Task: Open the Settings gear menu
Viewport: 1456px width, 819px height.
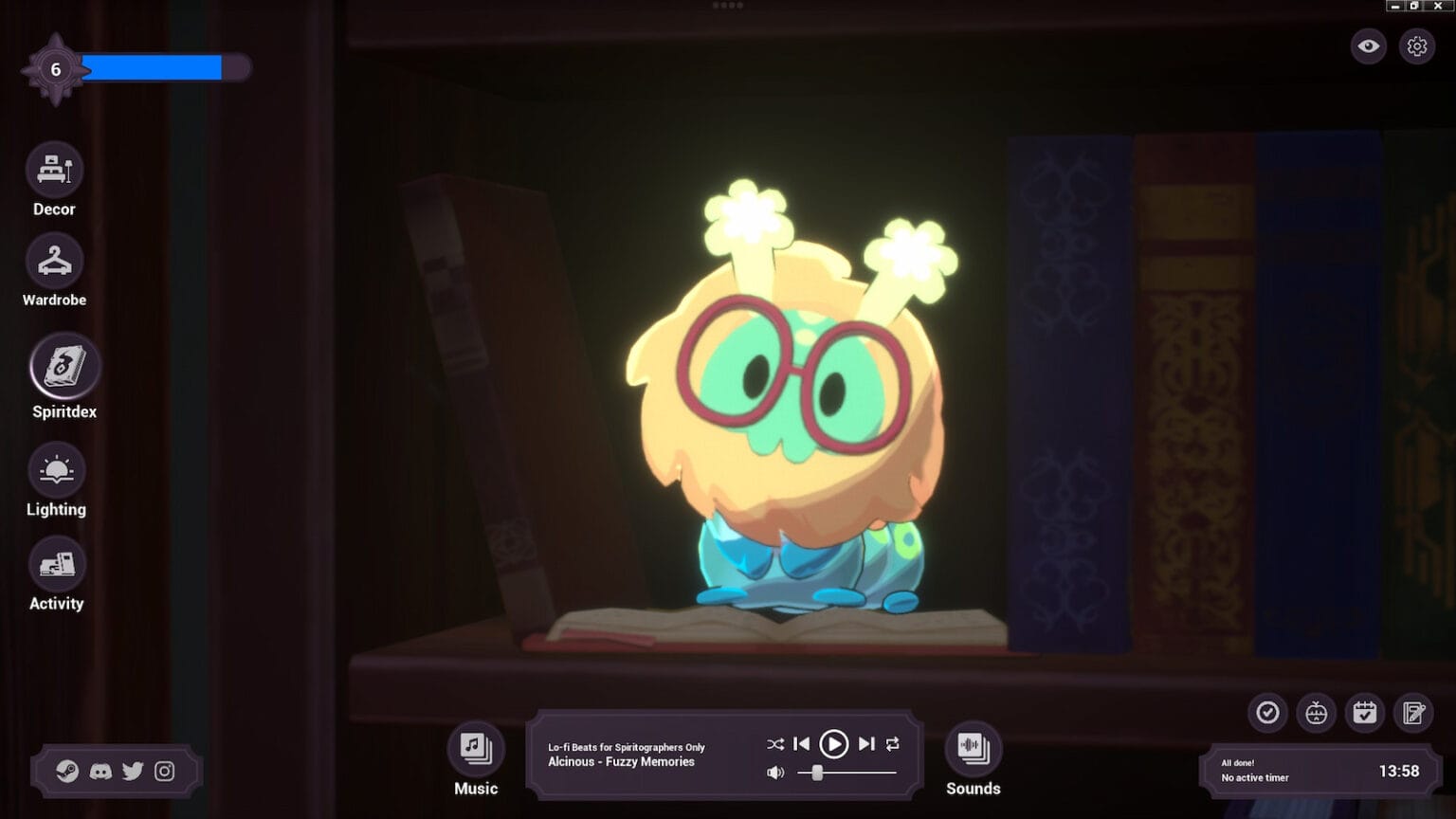Action: tap(1416, 45)
